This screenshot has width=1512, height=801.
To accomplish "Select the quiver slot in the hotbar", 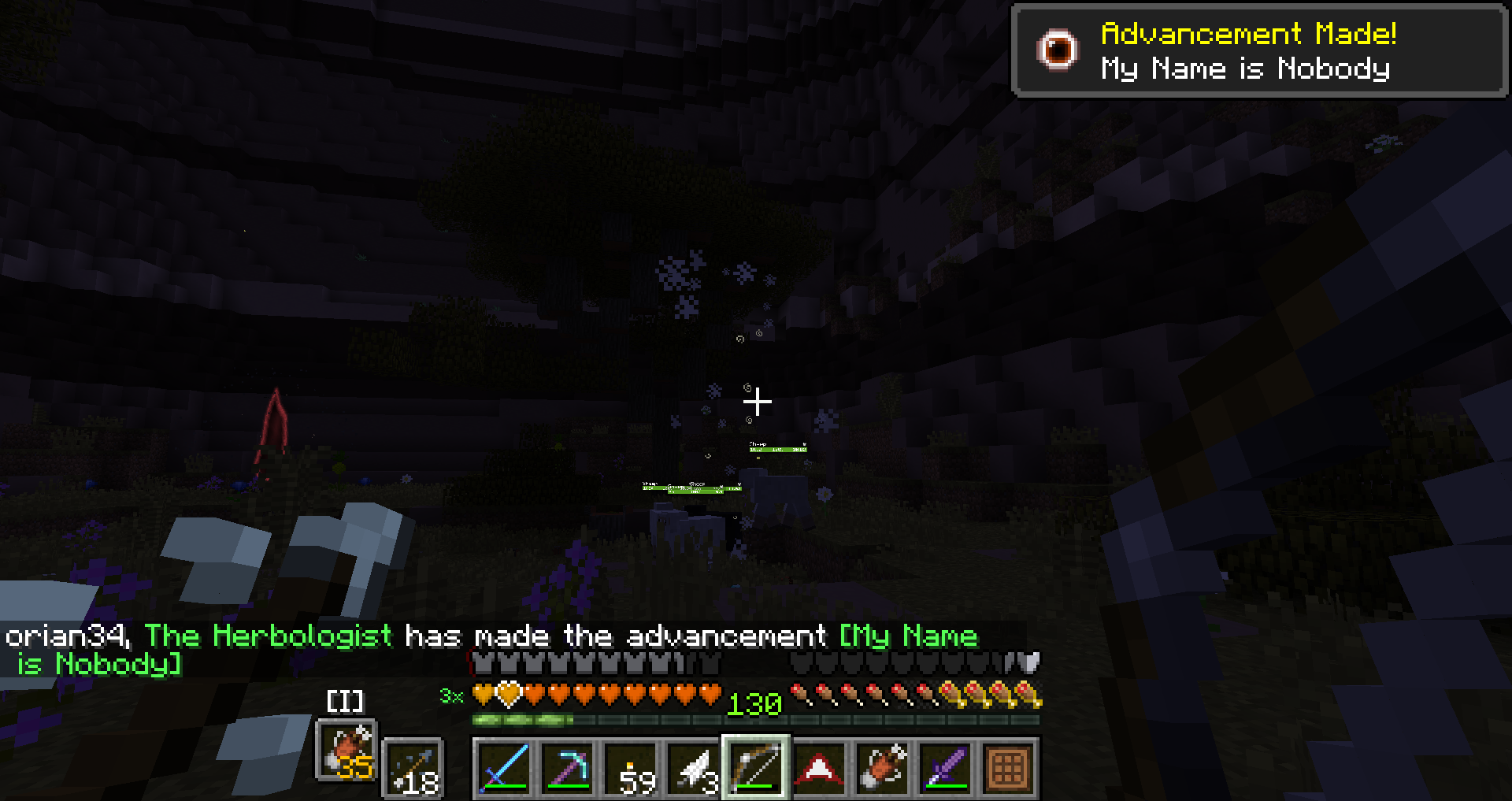I will coord(882,766).
